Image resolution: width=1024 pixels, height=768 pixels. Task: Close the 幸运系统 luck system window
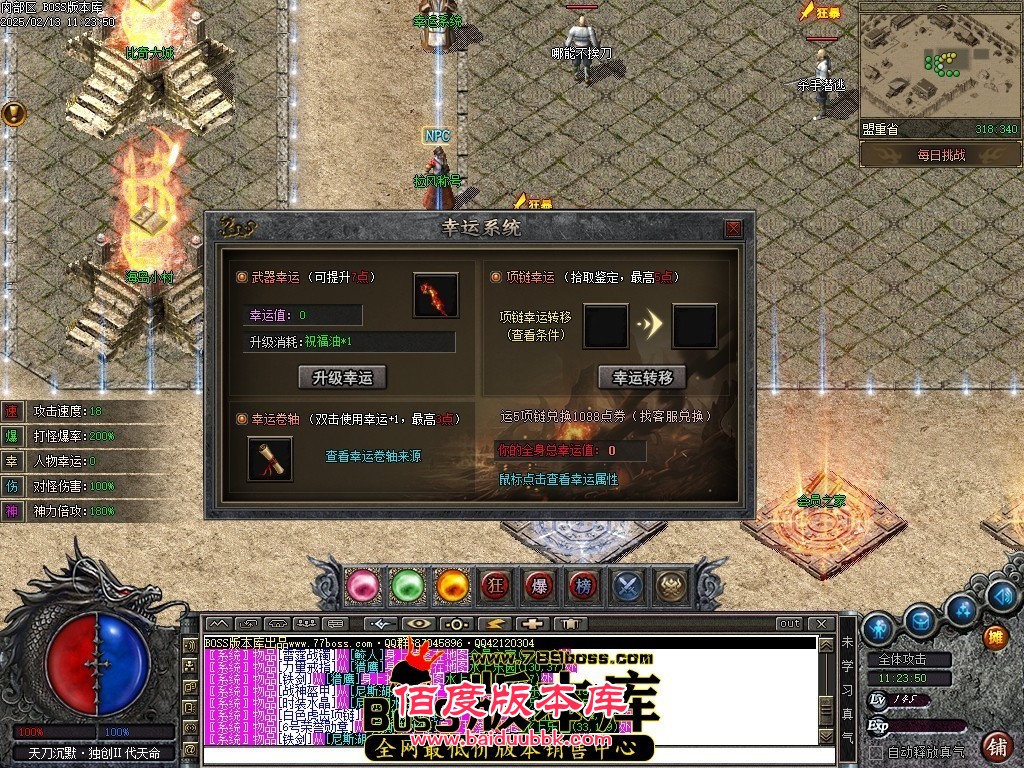tap(734, 228)
